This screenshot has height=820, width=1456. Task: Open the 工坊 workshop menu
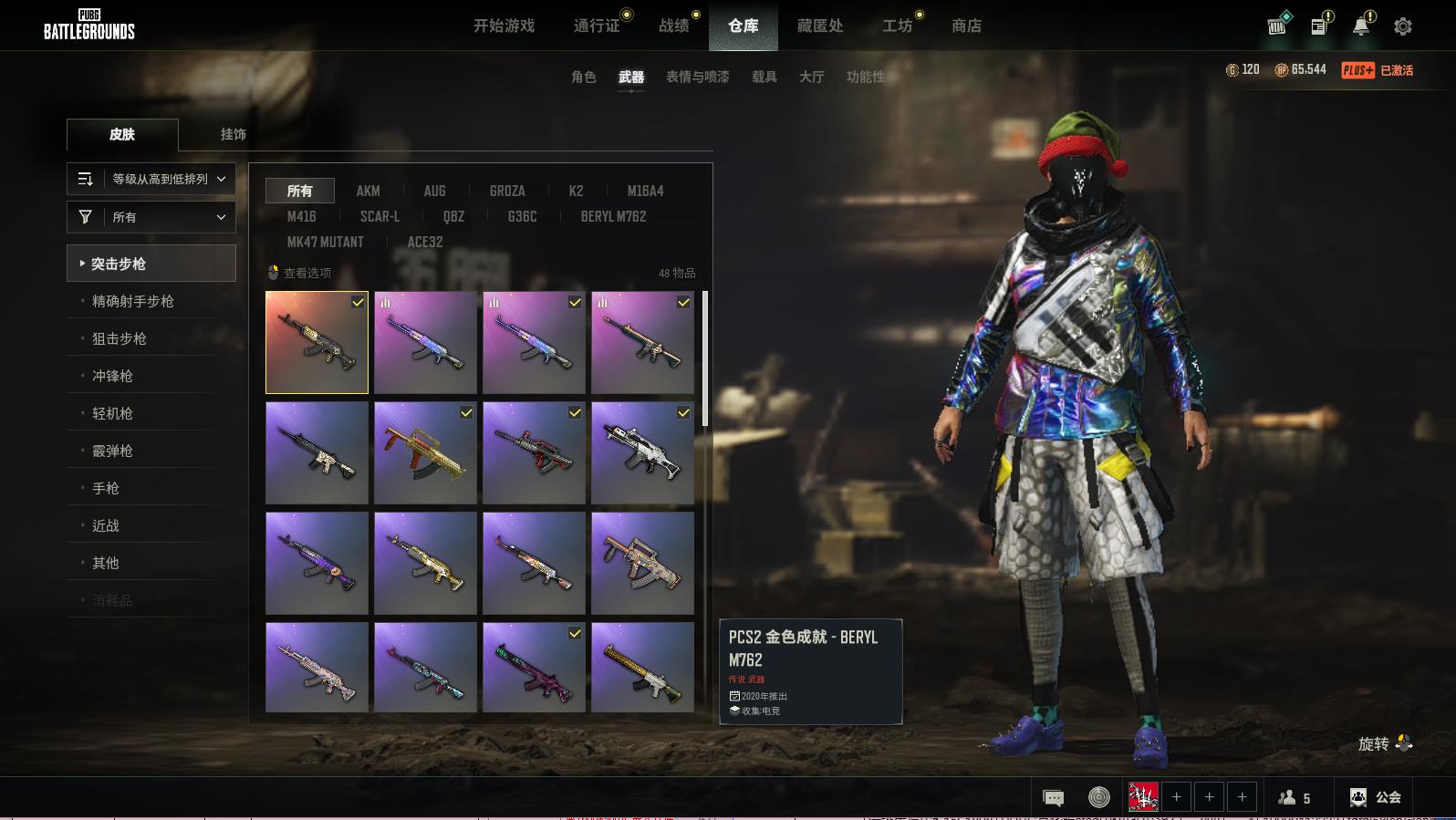click(897, 26)
